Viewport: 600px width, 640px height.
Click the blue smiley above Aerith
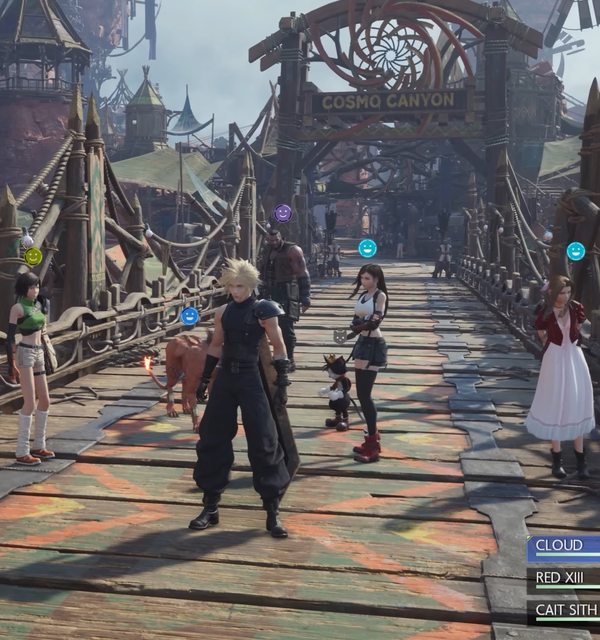click(576, 251)
